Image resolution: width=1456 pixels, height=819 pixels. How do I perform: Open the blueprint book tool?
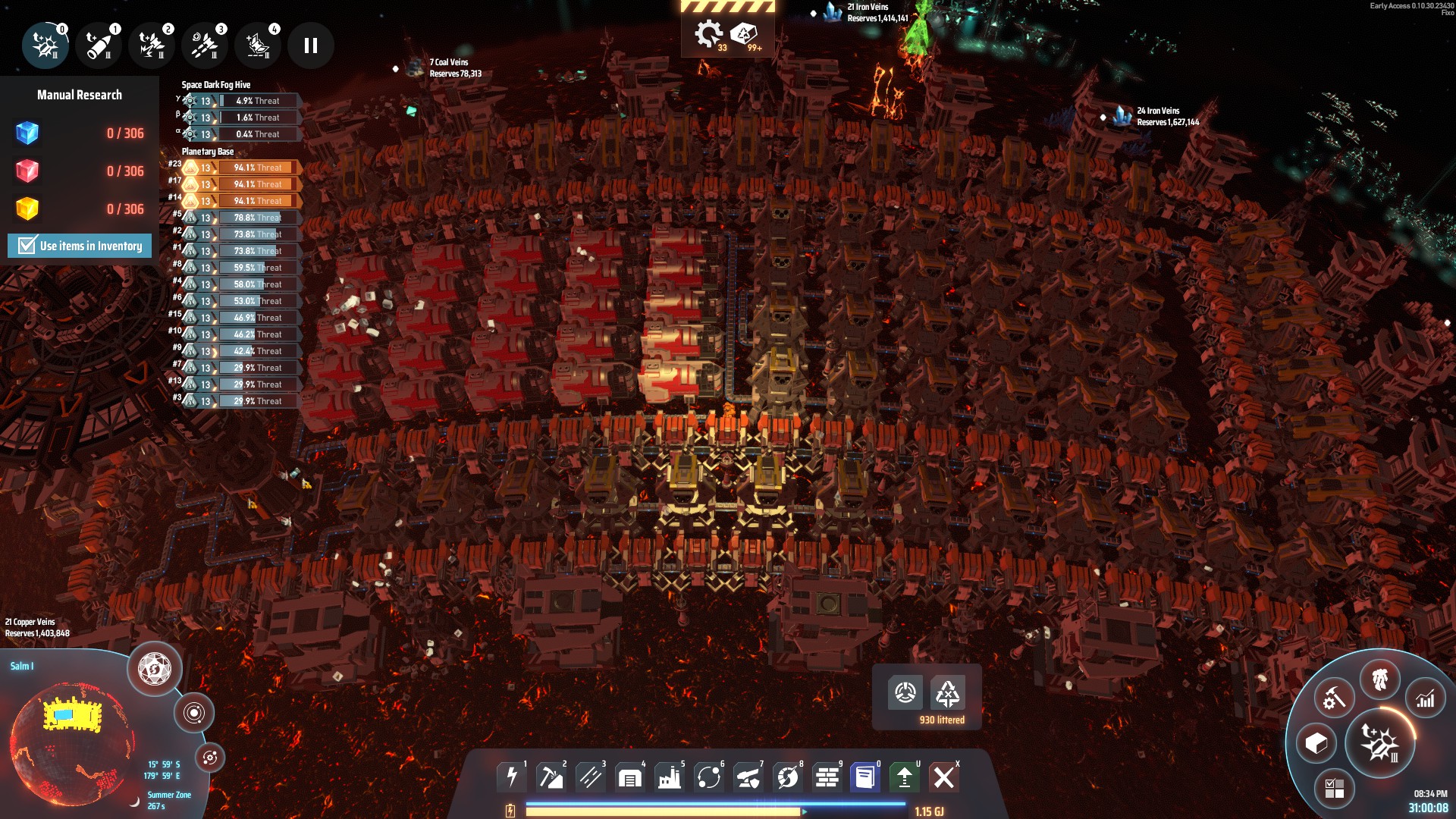pyautogui.click(x=865, y=777)
